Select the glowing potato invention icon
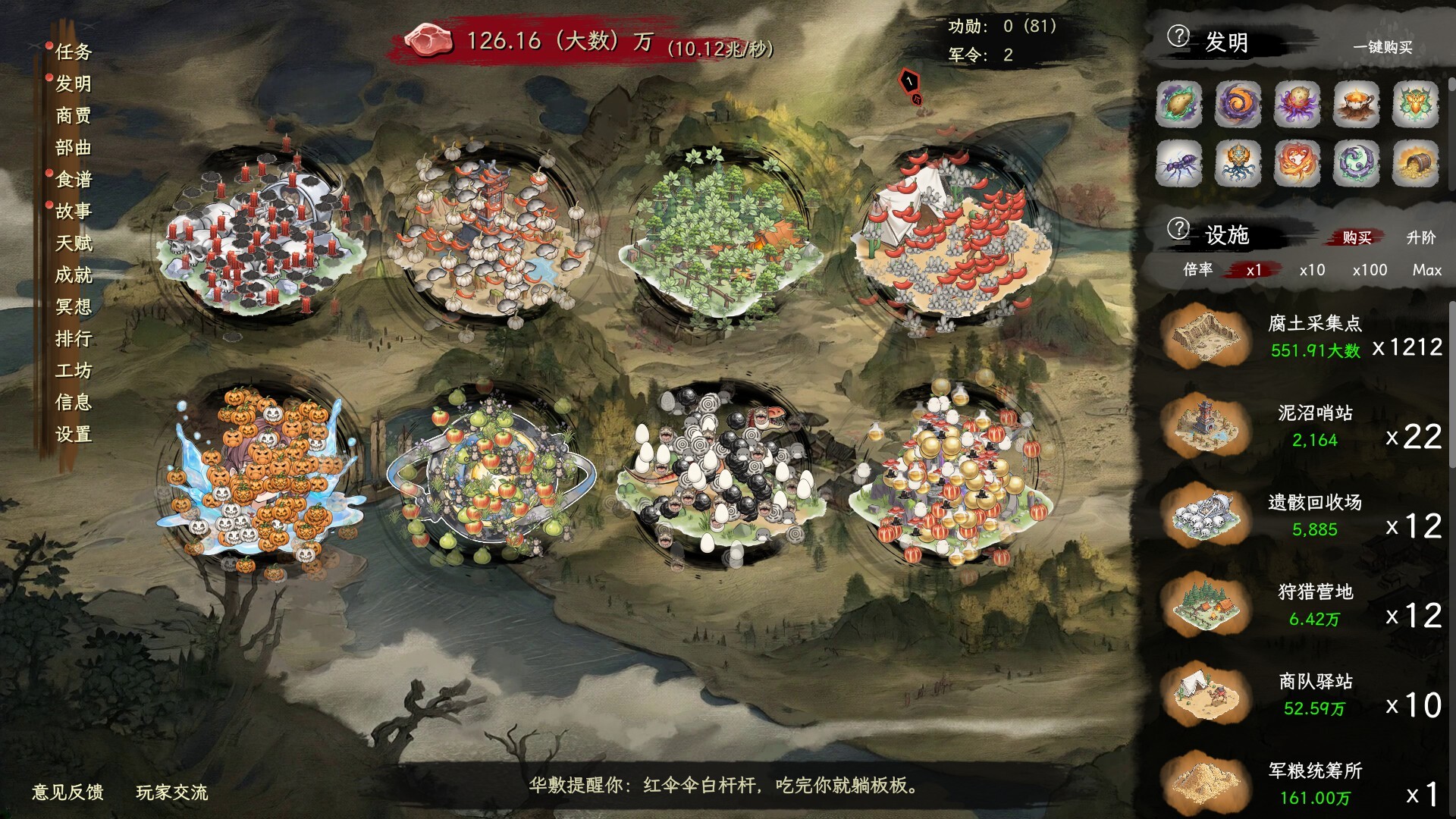 pos(1180,105)
